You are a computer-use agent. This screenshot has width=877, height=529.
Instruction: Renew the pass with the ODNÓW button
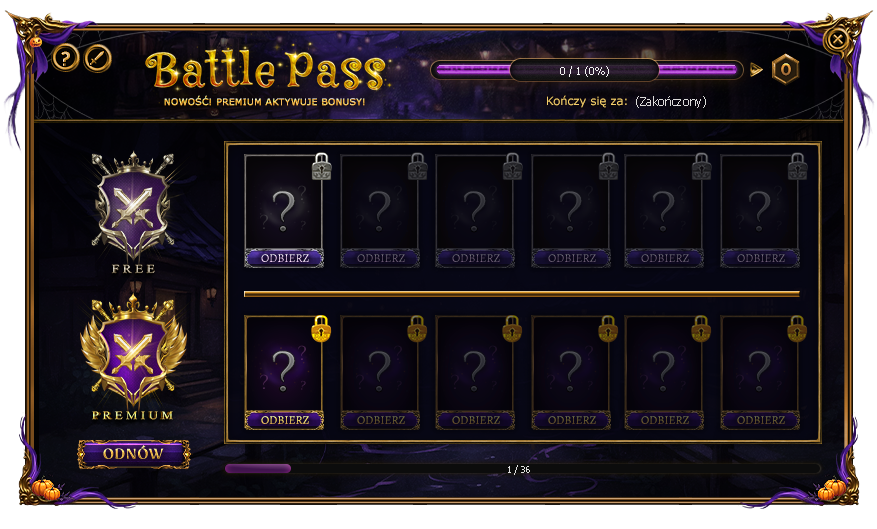tap(134, 454)
